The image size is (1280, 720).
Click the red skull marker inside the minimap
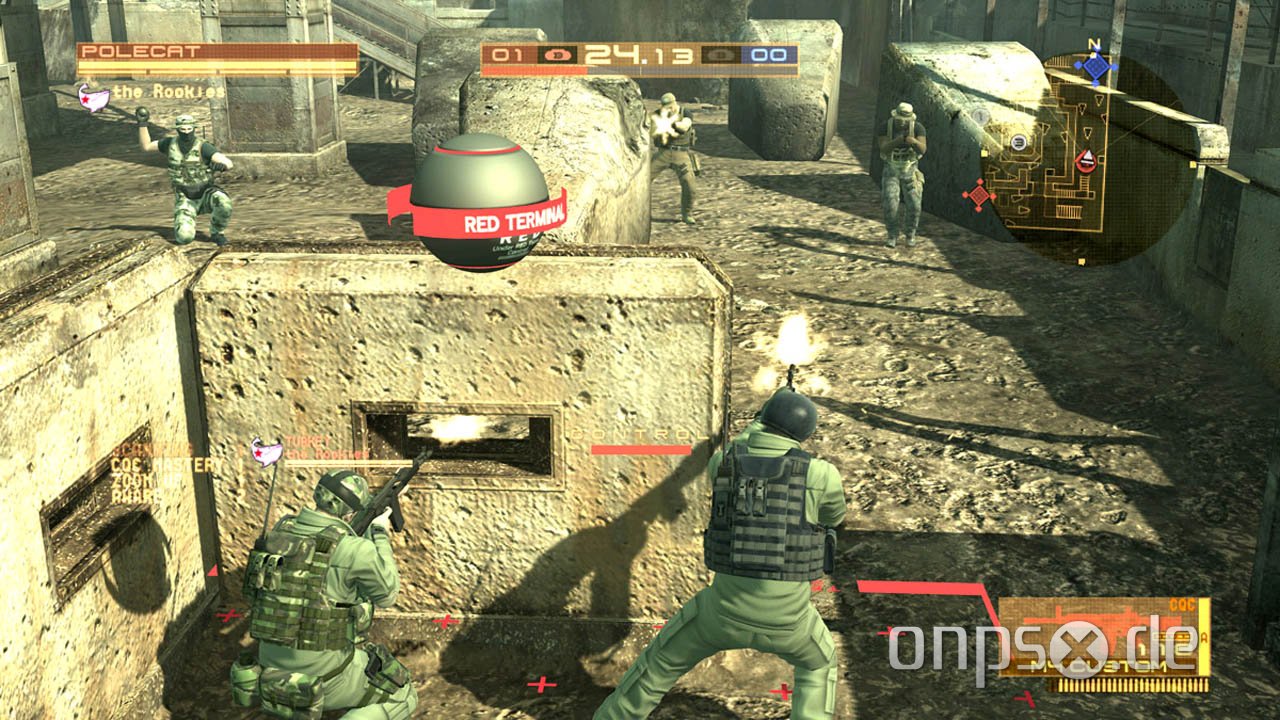pyautogui.click(x=1086, y=161)
